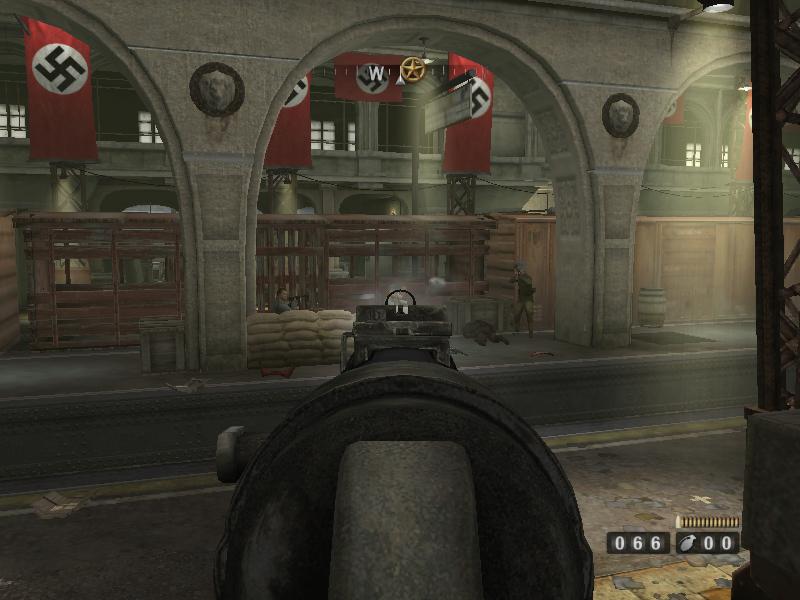Image resolution: width=800 pixels, height=600 pixels.
Task: Click the W heading on the compass strip
Action: (x=376, y=73)
